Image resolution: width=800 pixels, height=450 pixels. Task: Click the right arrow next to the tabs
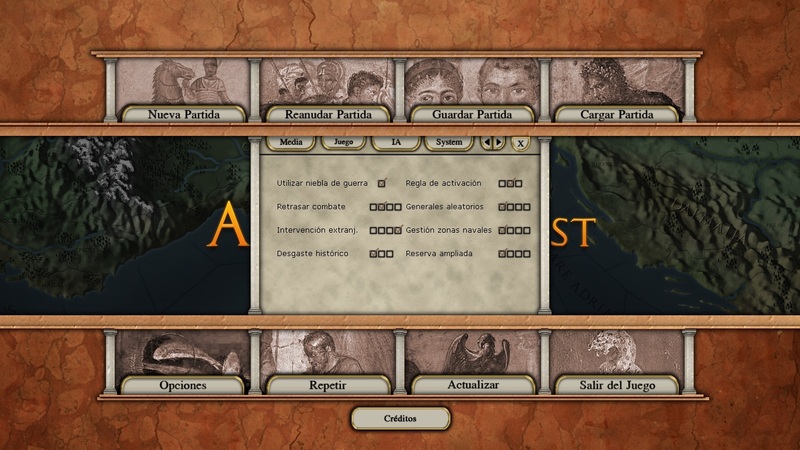coord(499,142)
